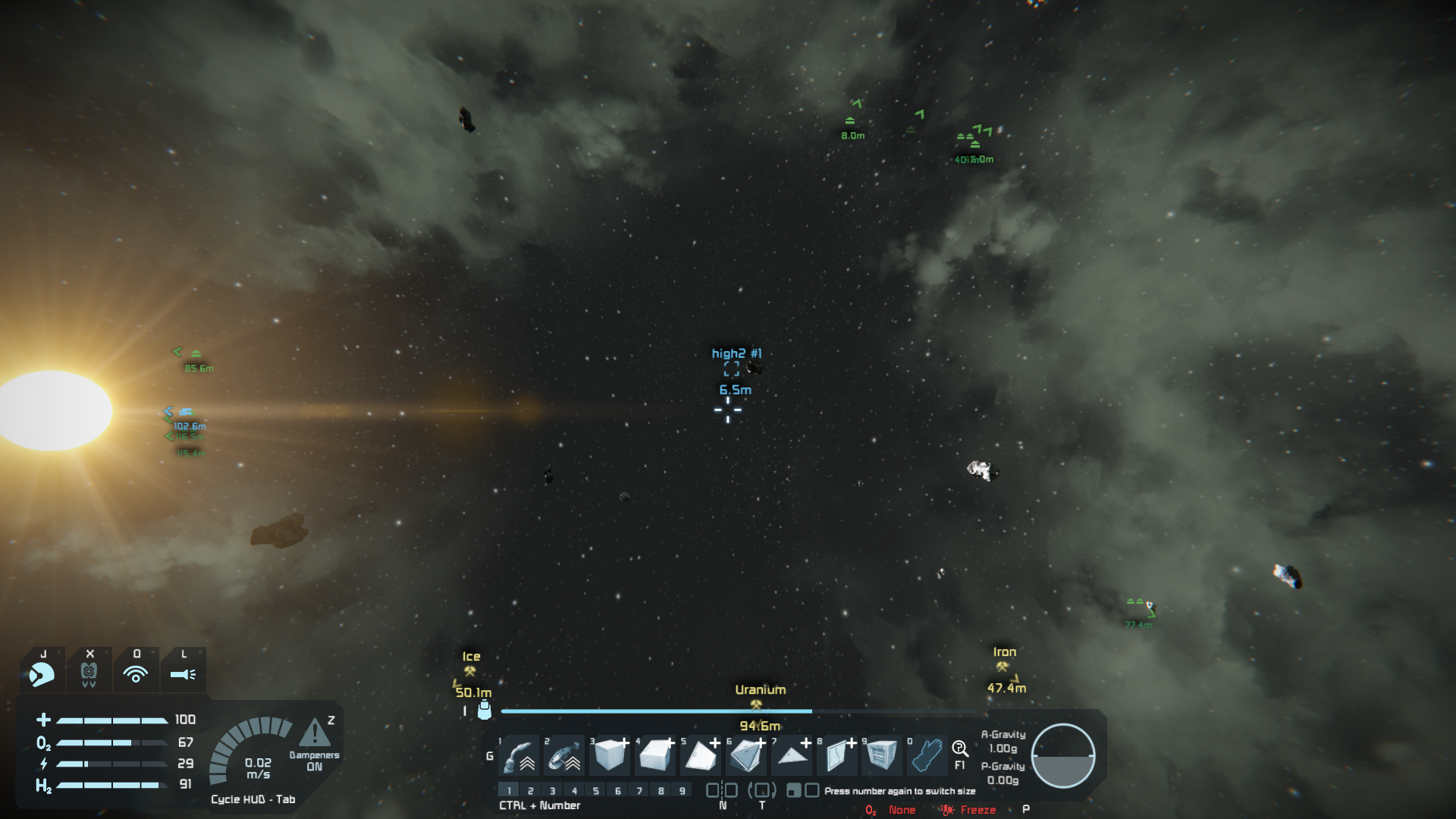Select the welder tool in the hotbar
The height and width of the screenshot is (819, 1456).
click(x=519, y=755)
